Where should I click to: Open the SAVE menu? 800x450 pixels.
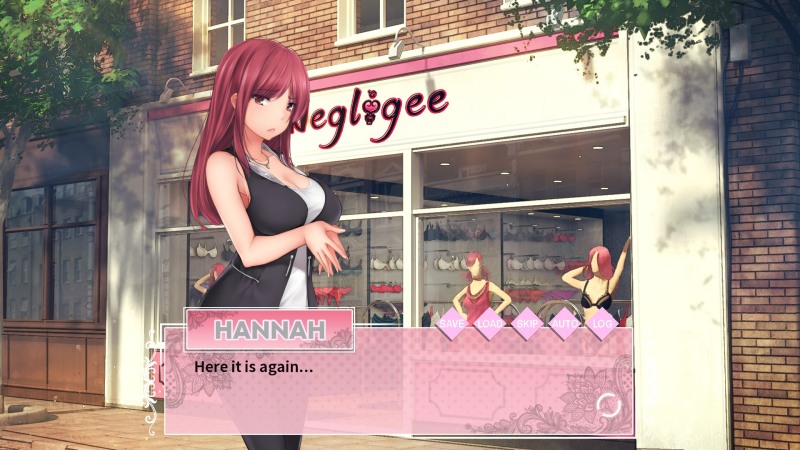[452, 324]
